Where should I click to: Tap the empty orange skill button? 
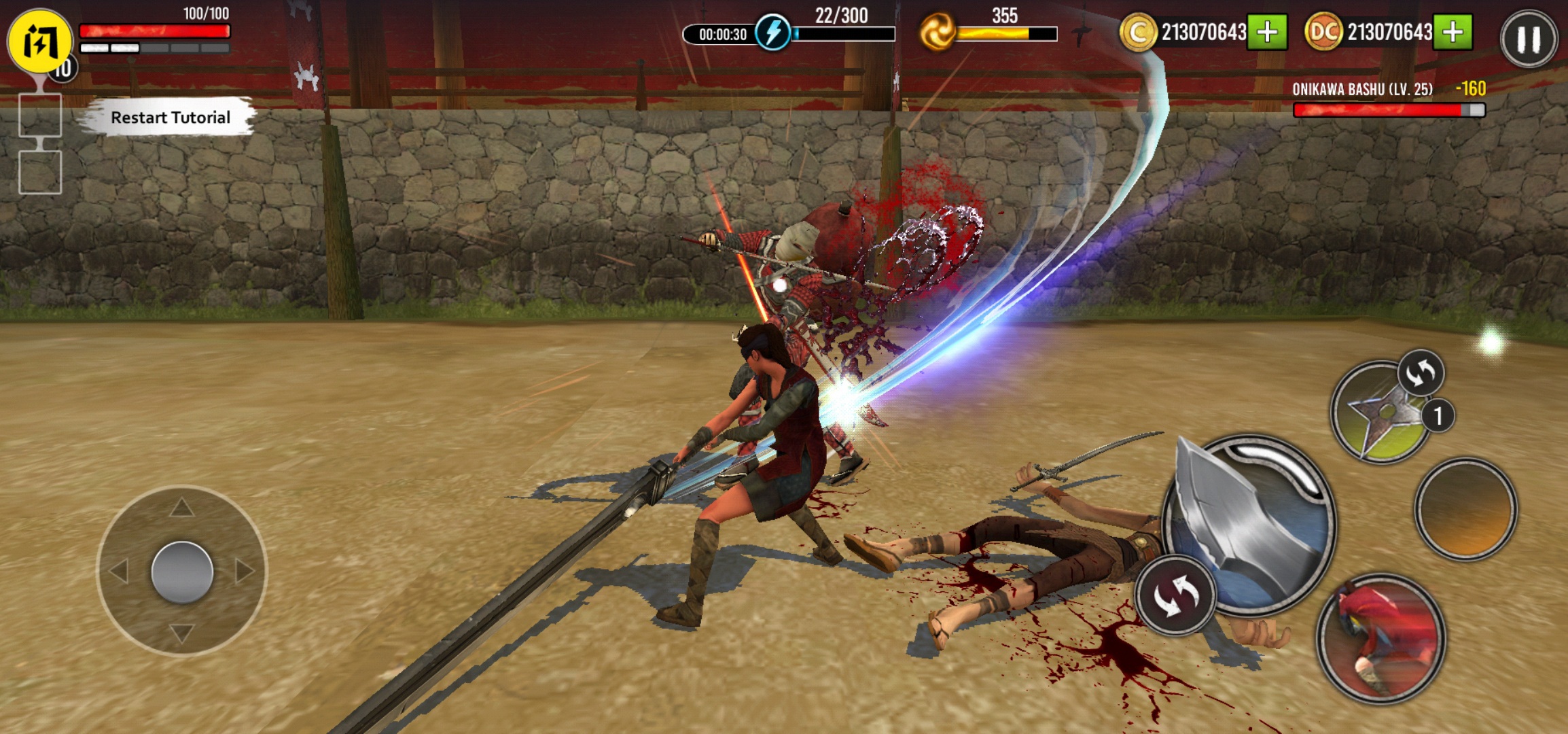pos(1466,510)
